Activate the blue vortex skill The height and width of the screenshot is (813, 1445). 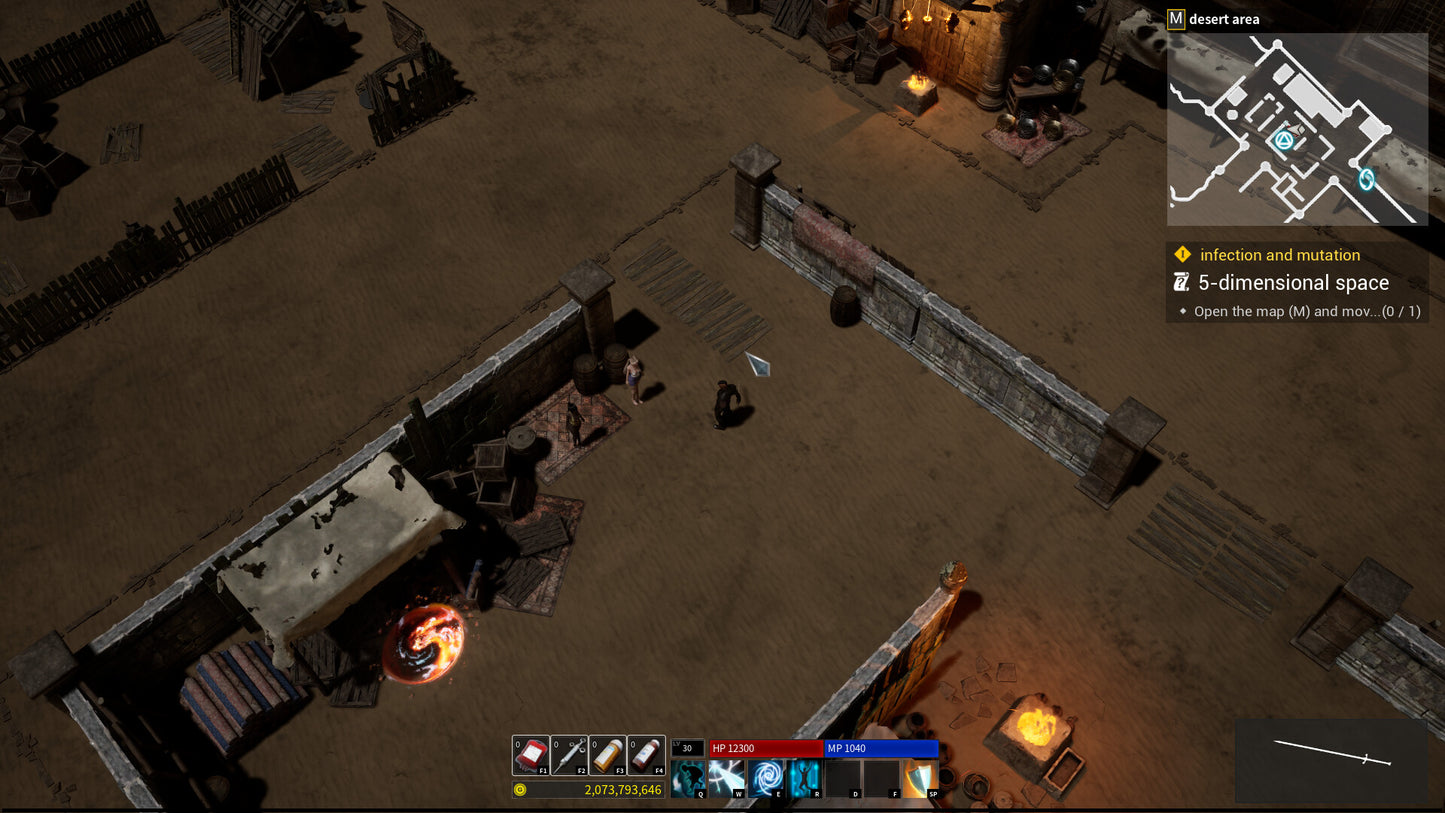766,778
